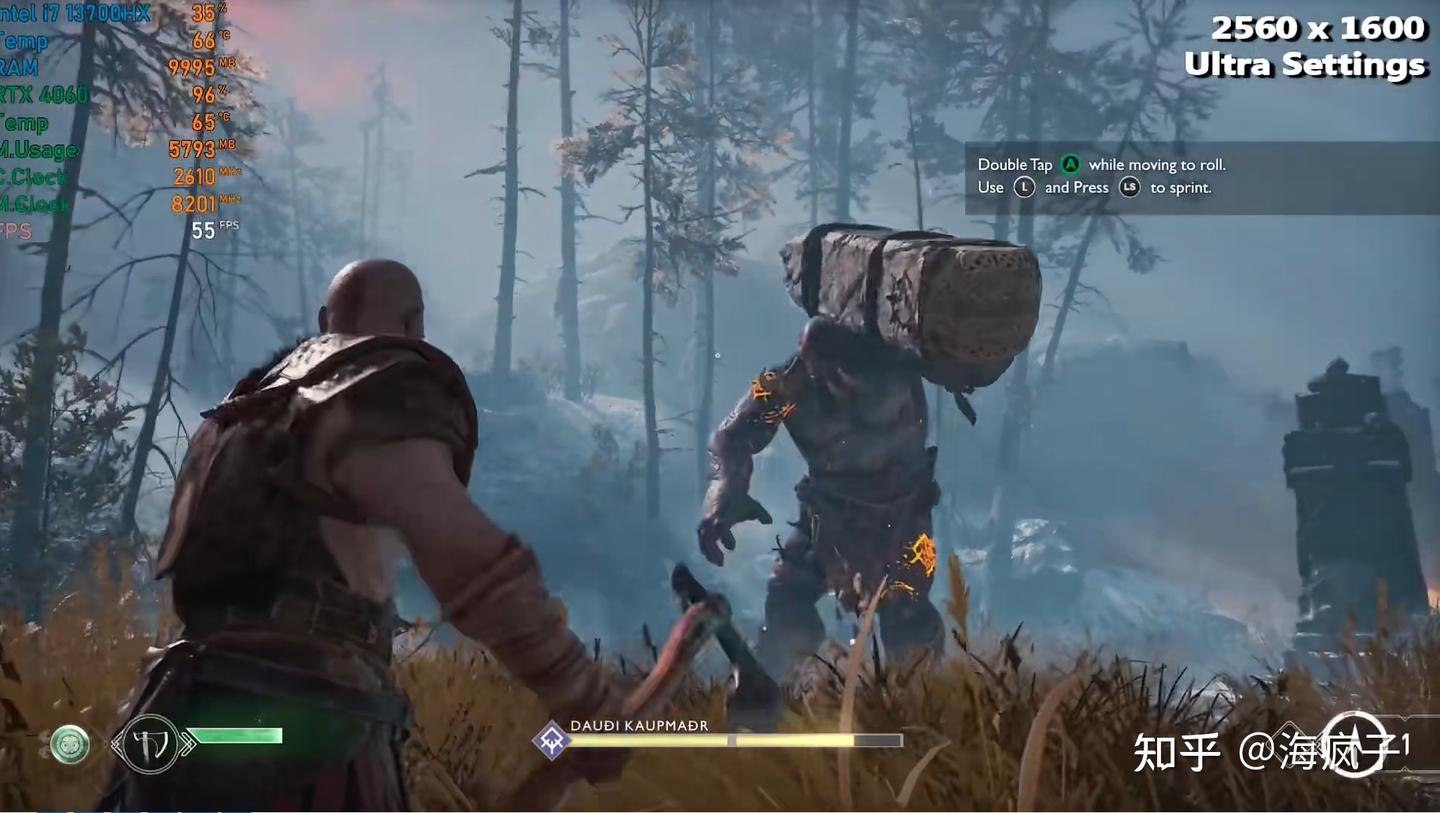Select the circular arrow icon for Atreus
The width and height of the screenshot is (1440, 813).
tap(1354, 743)
